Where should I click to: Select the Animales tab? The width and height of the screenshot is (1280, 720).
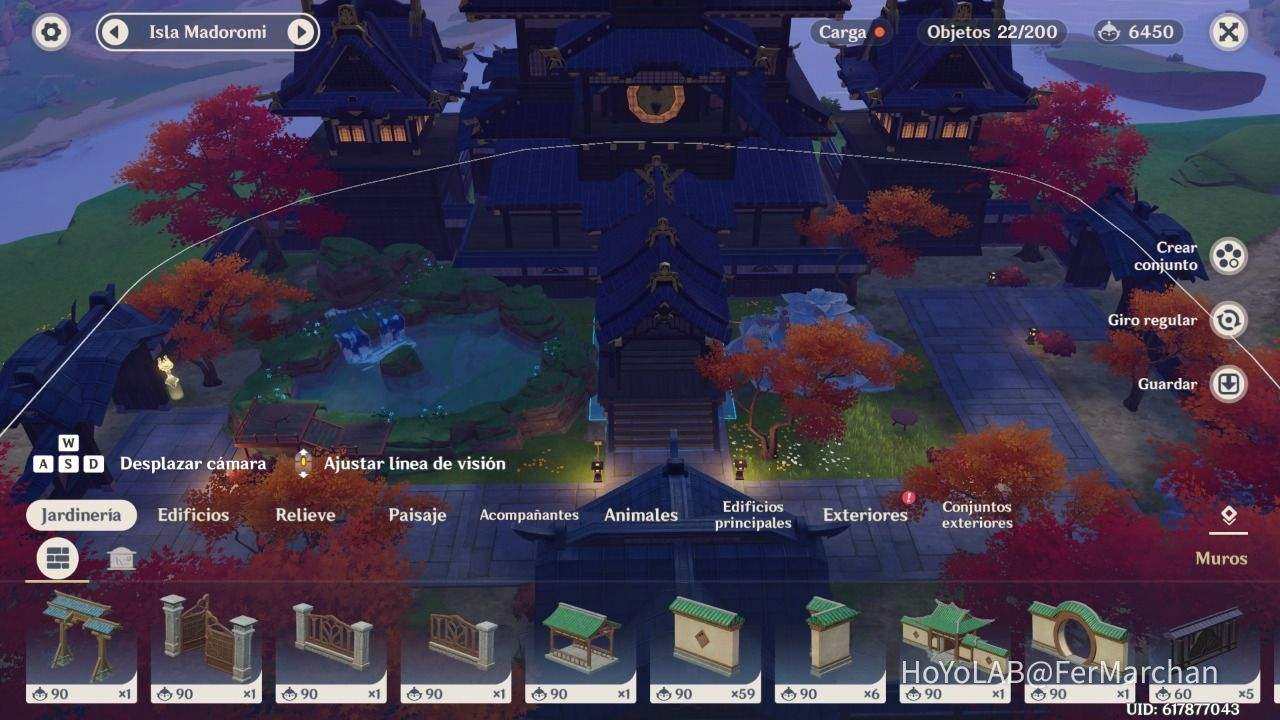(641, 514)
